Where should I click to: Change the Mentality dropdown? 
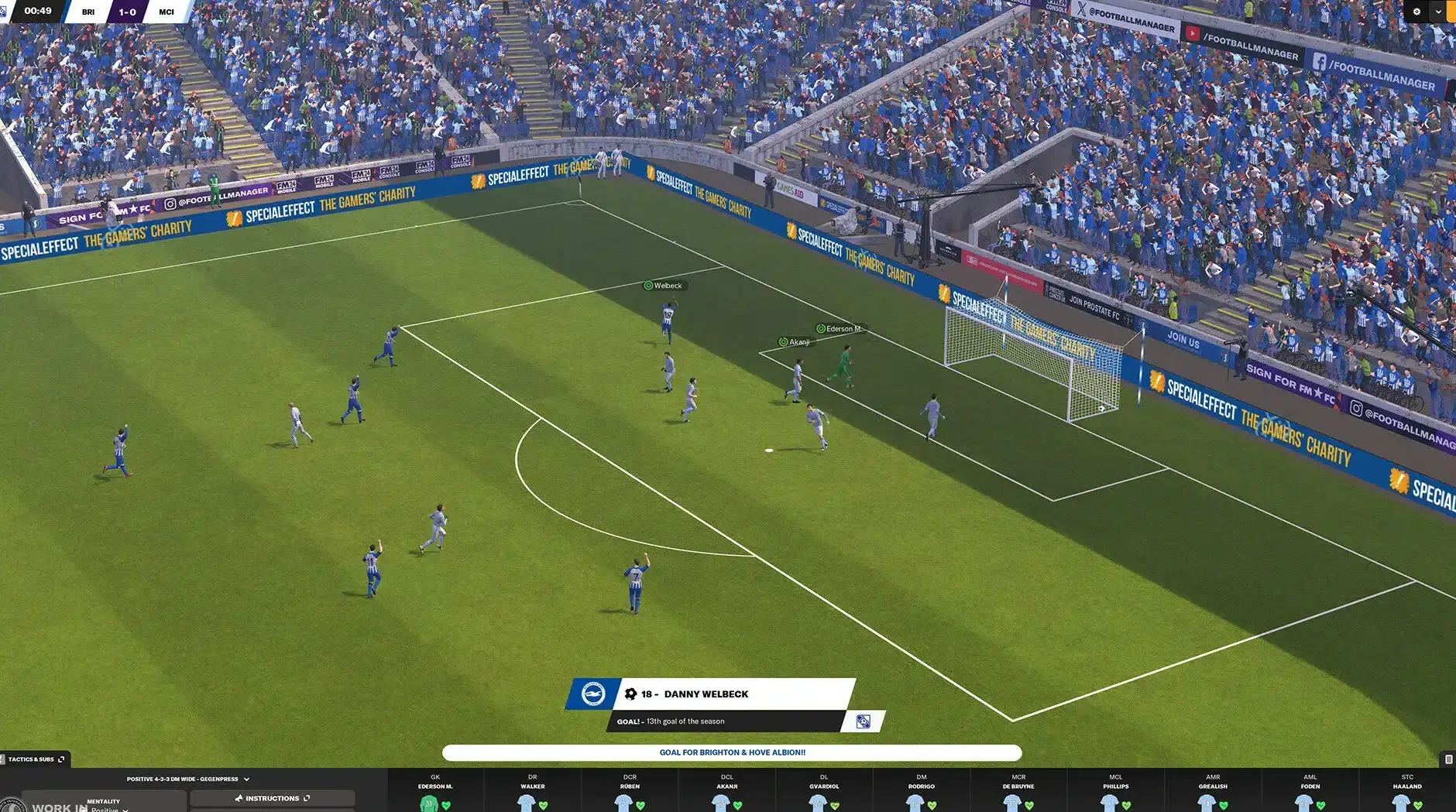[108, 807]
